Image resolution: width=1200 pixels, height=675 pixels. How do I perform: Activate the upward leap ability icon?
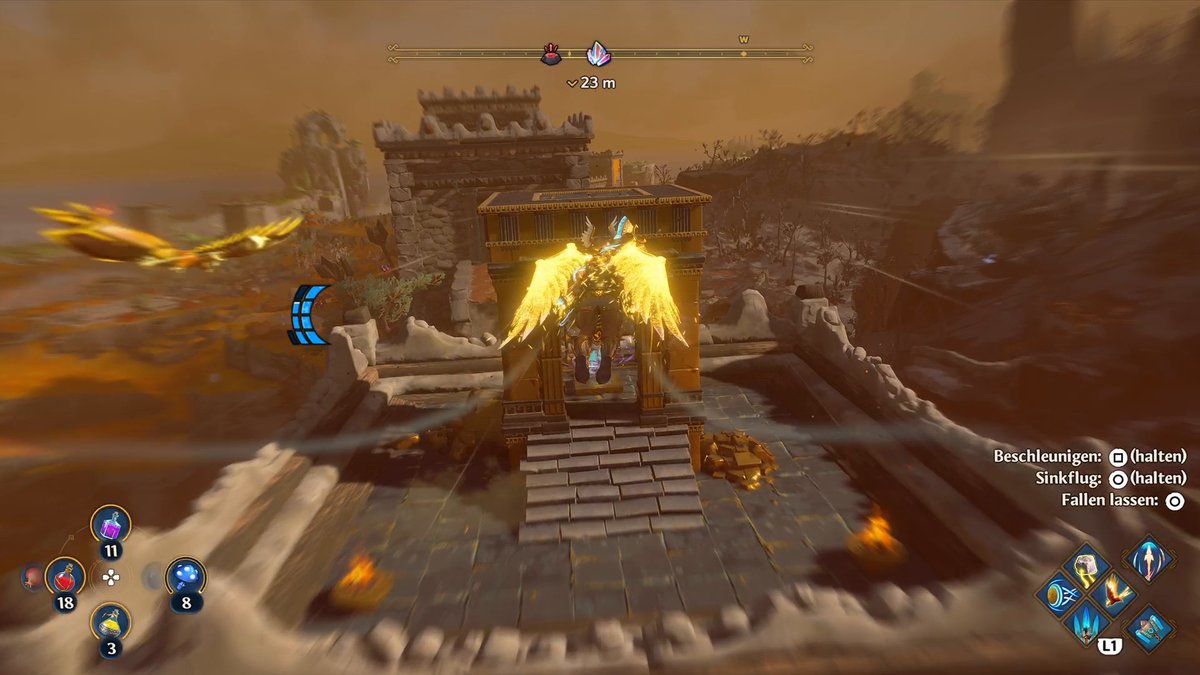pyautogui.click(x=1149, y=558)
